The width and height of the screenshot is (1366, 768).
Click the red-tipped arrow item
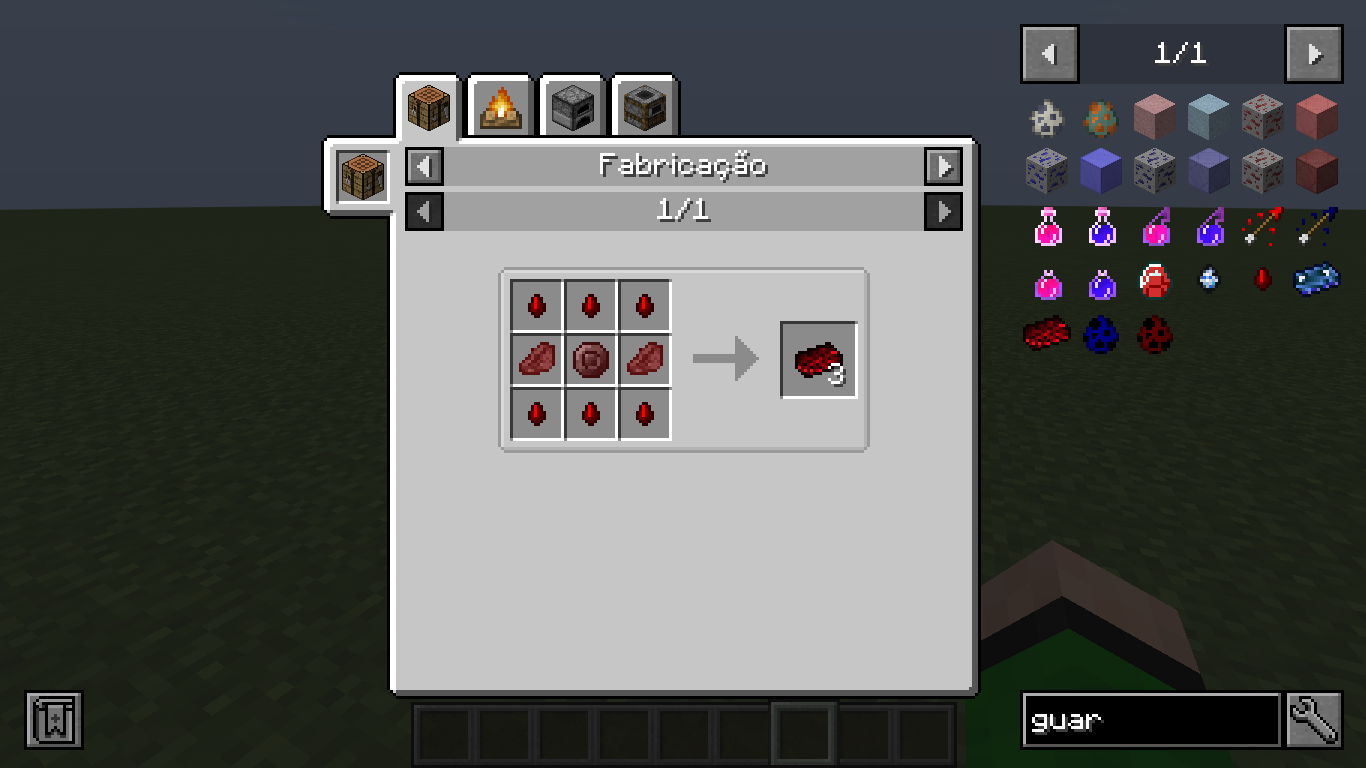1261,227
